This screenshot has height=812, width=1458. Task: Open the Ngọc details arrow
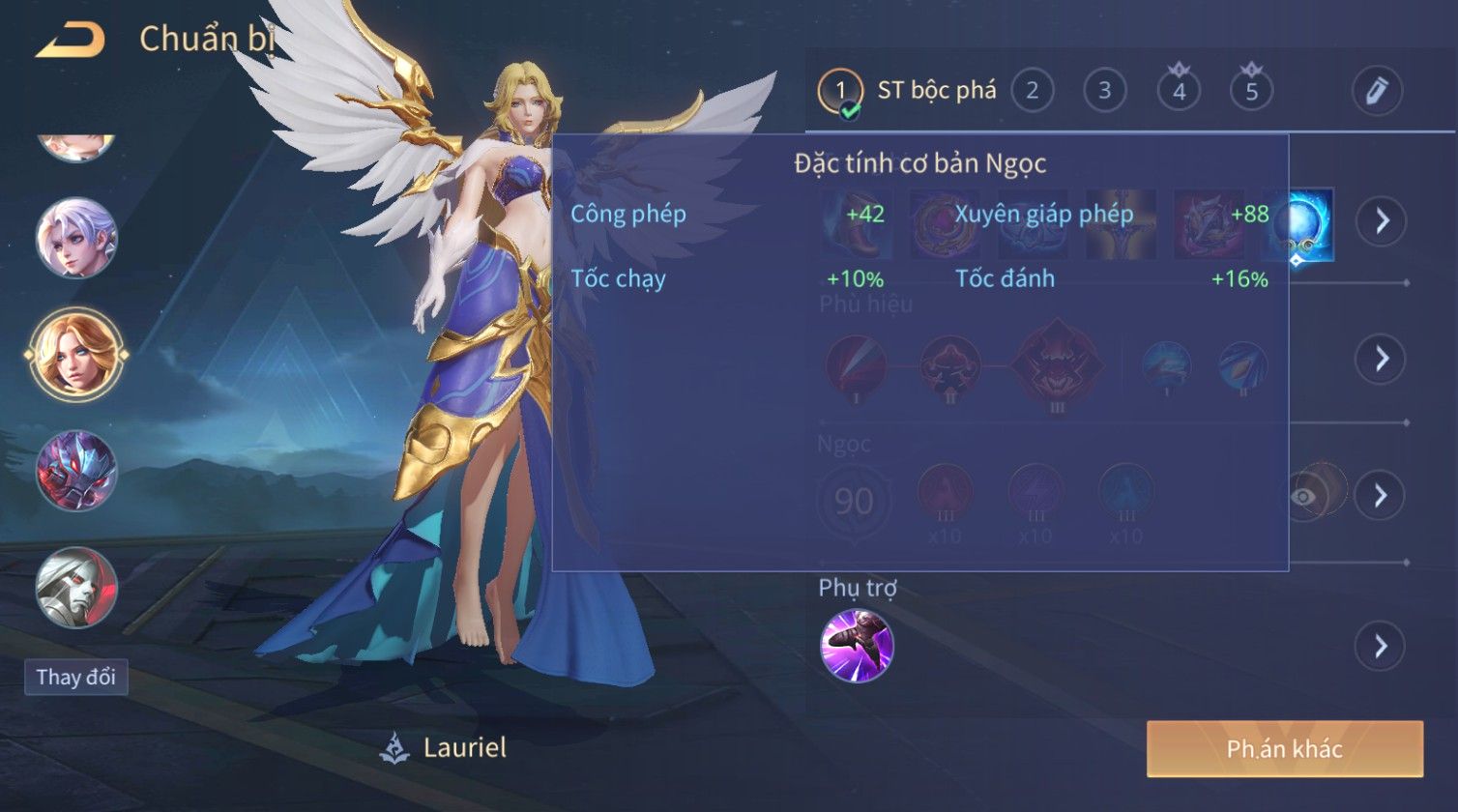pyautogui.click(x=1380, y=496)
